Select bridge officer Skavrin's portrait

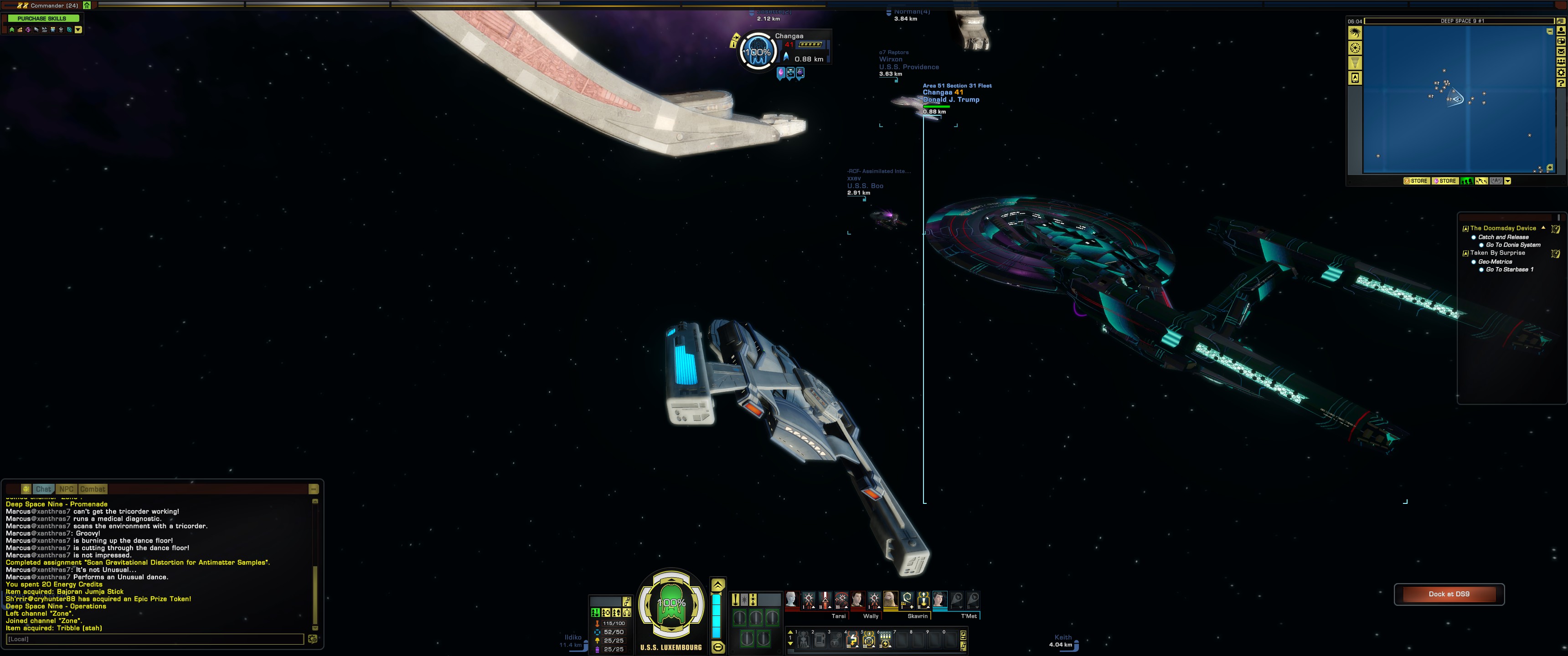(891, 600)
